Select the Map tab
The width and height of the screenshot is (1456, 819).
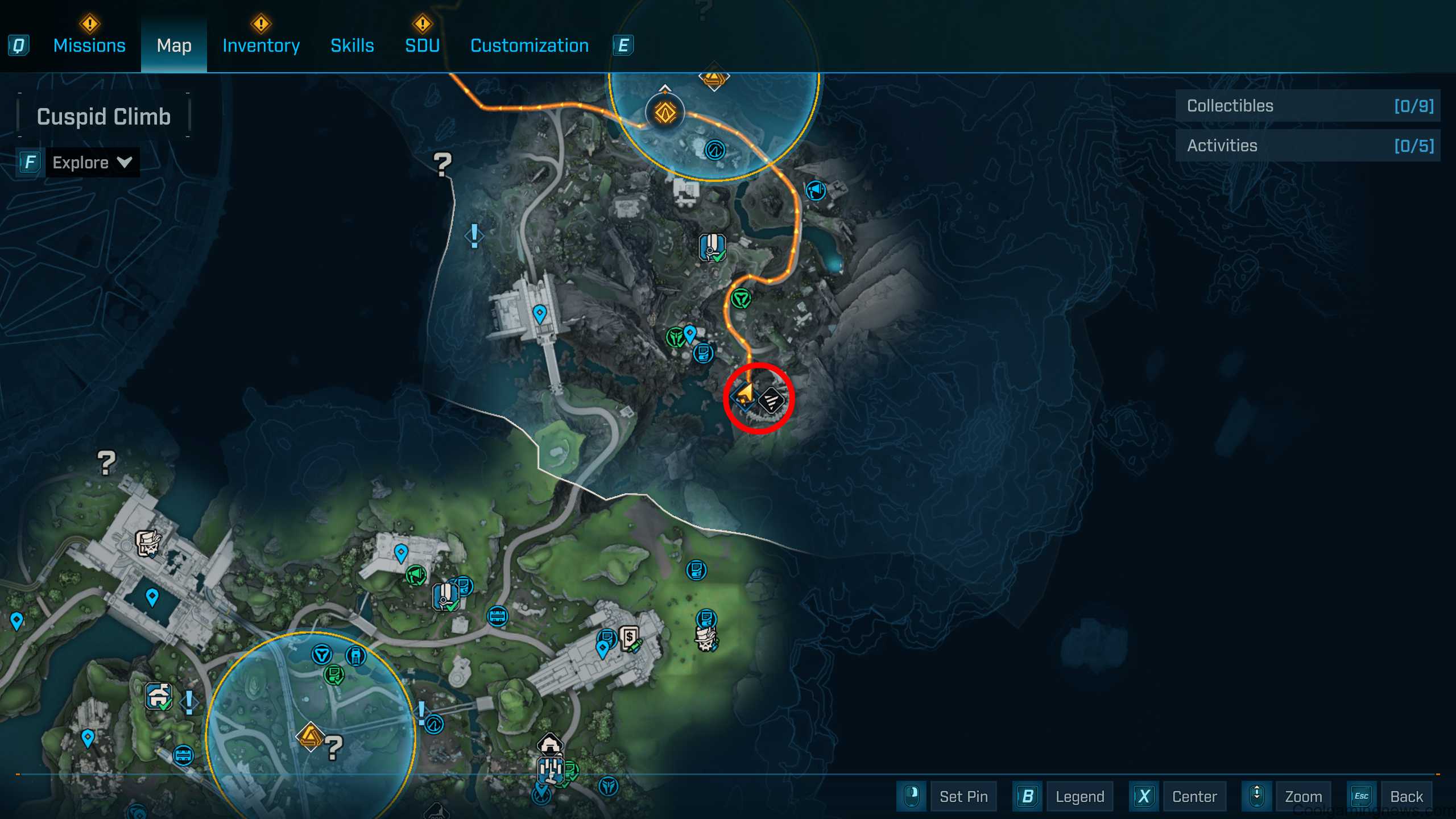(174, 45)
